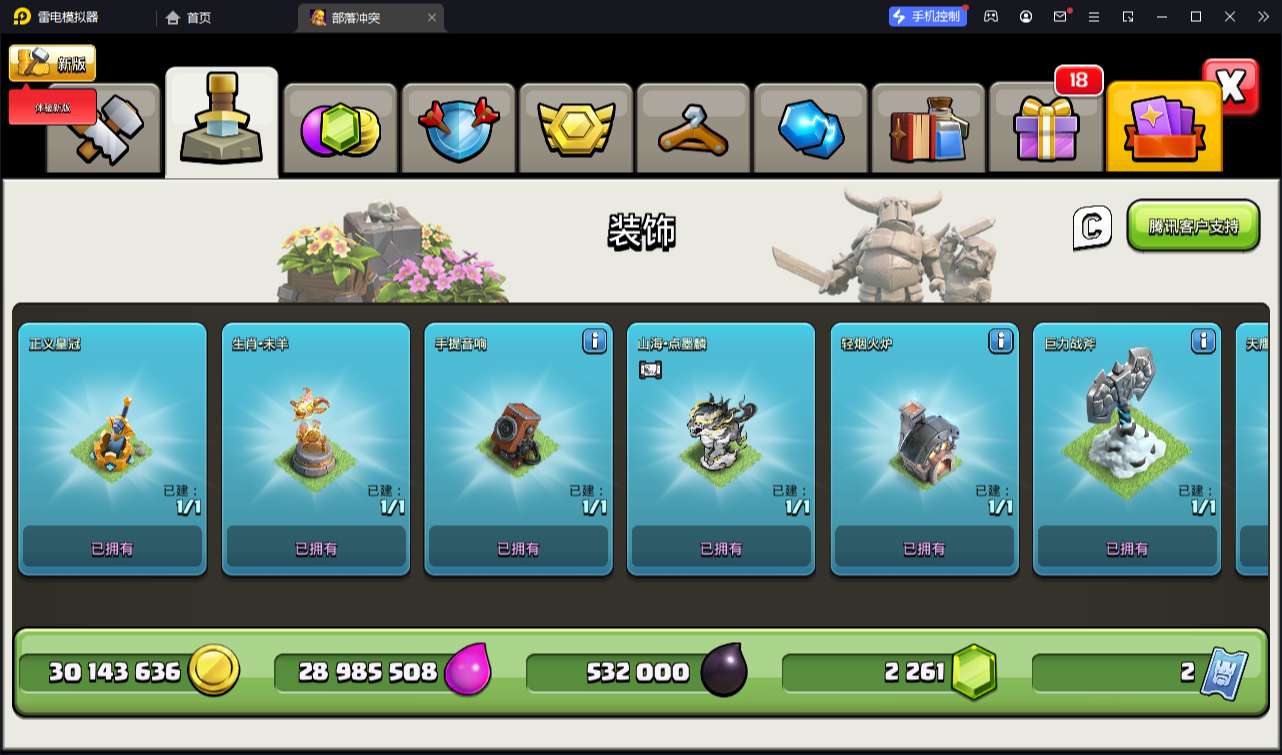Open the book and potion tab

click(x=929, y=130)
